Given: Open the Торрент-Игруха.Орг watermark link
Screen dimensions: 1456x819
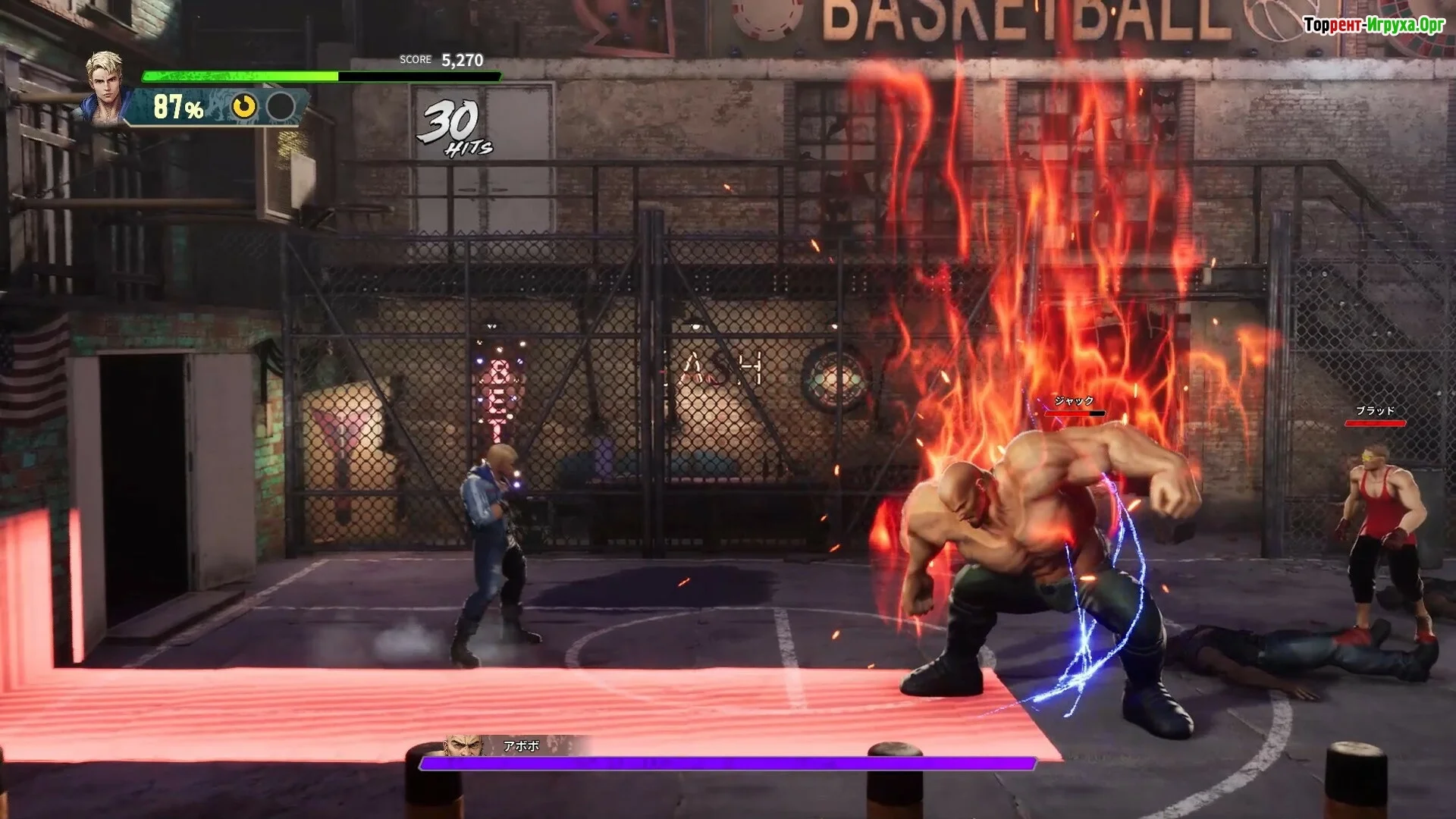Looking at the screenshot, I should [1374, 26].
